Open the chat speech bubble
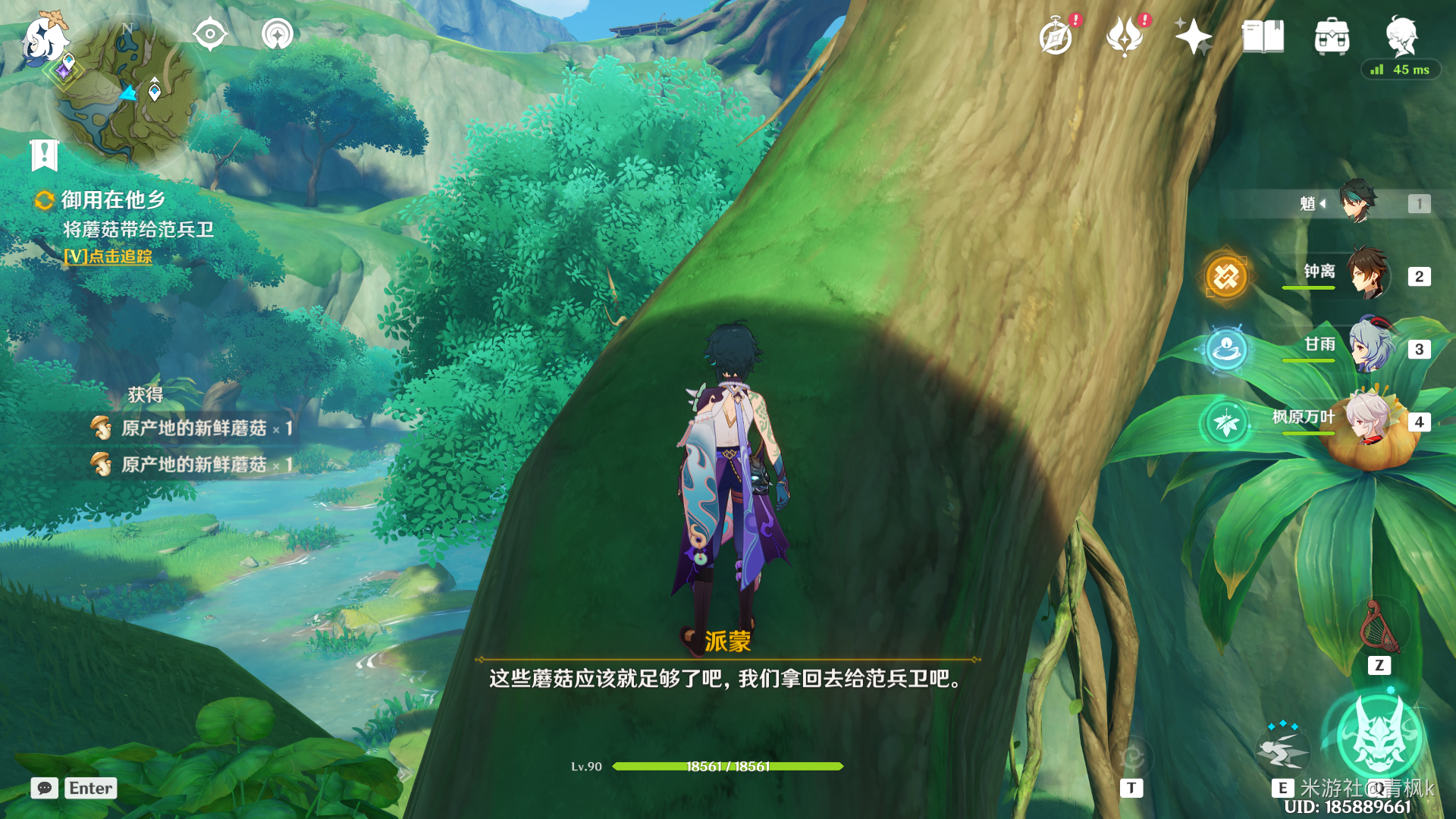Image resolution: width=1456 pixels, height=819 pixels. pyautogui.click(x=45, y=788)
